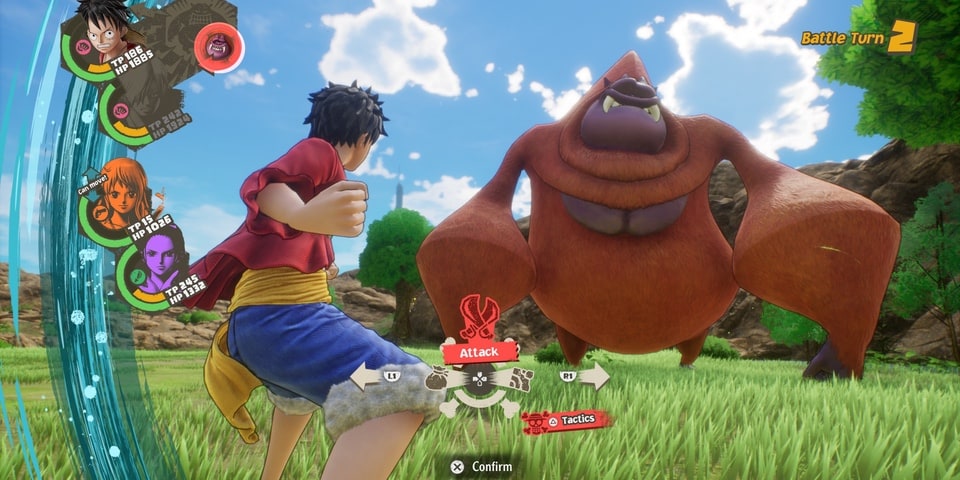Choose the item bag command icon
Image resolution: width=960 pixels, height=480 pixels.
click(x=438, y=379)
